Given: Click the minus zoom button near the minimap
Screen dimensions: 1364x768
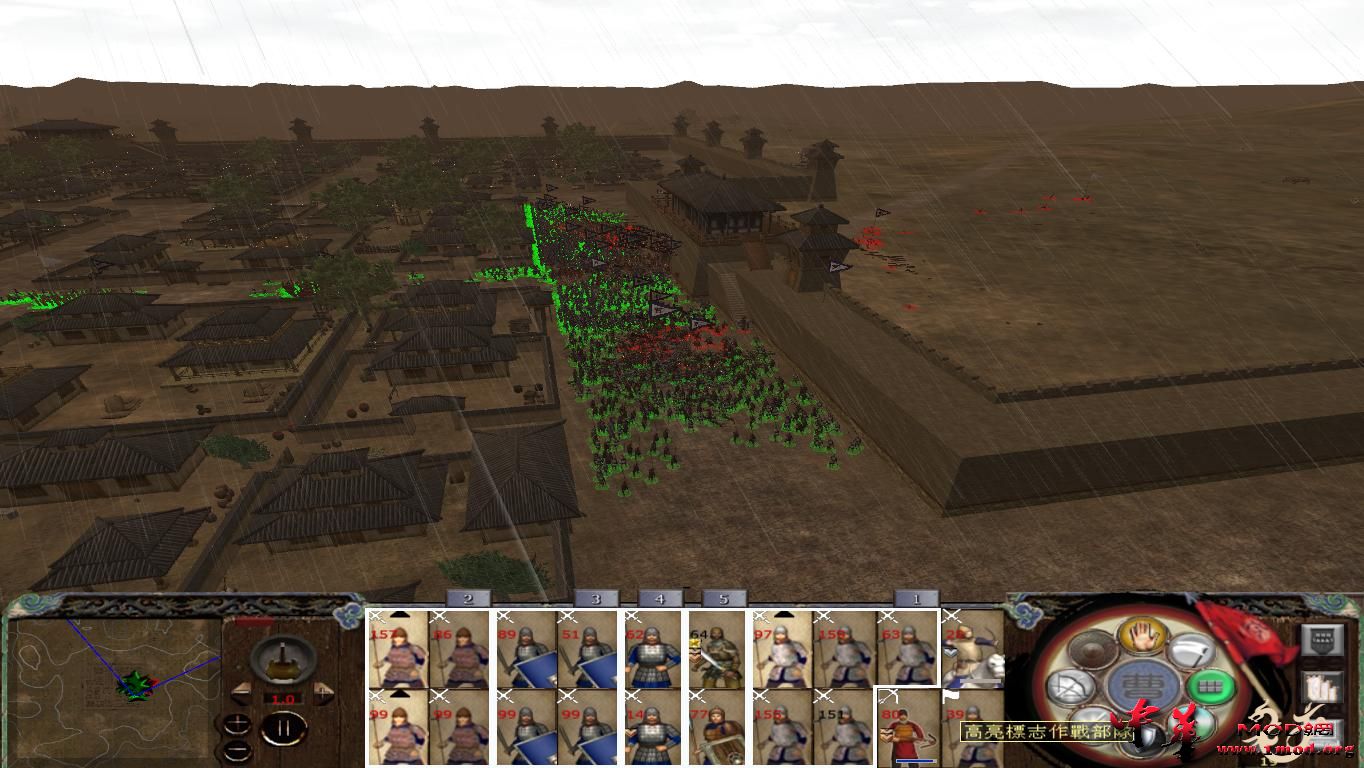Looking at the screenshot, I should coord(238,749).
